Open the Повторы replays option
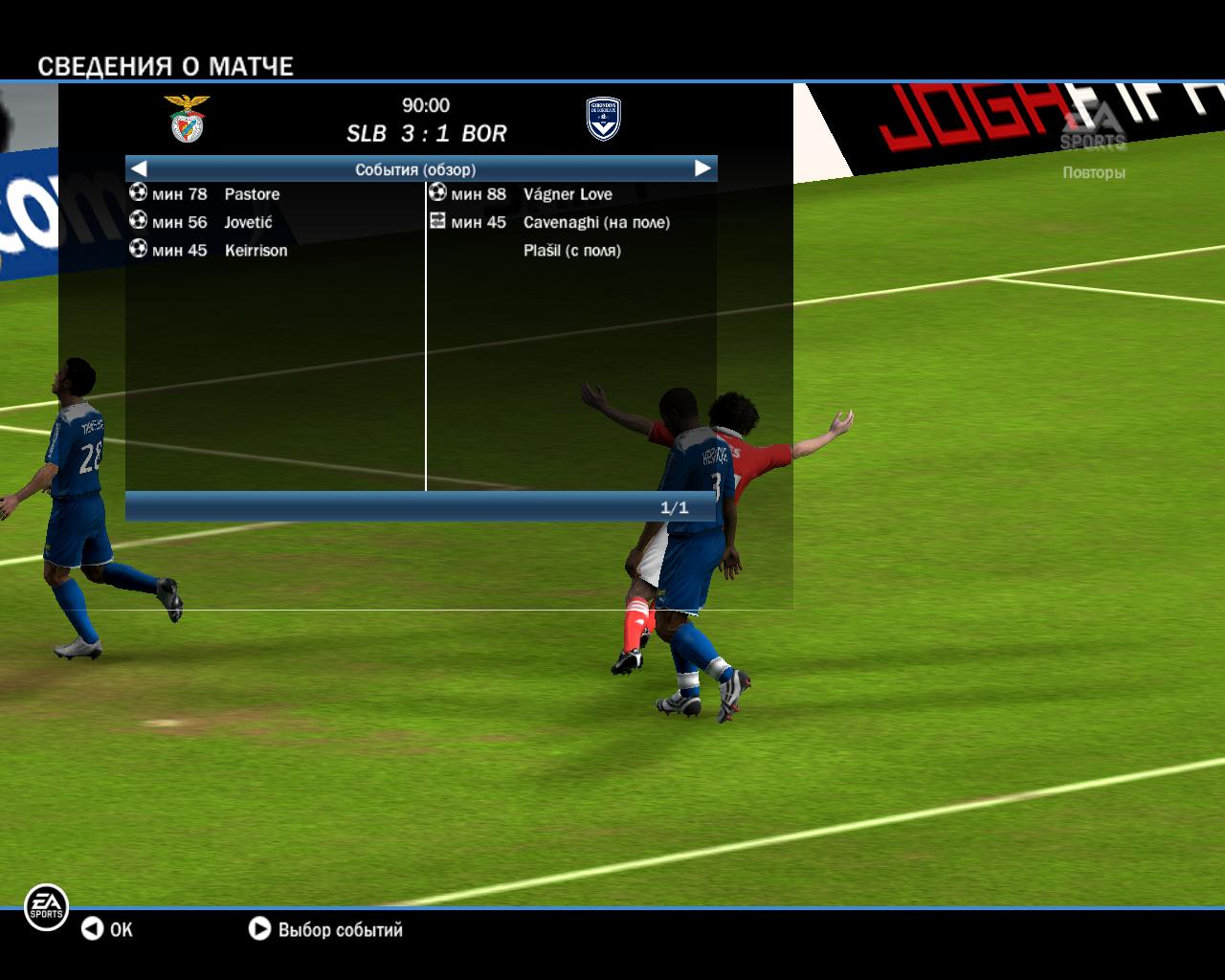Image resolution: width=1225 pixels, height=980 pixels. [x=1093, y=172]
